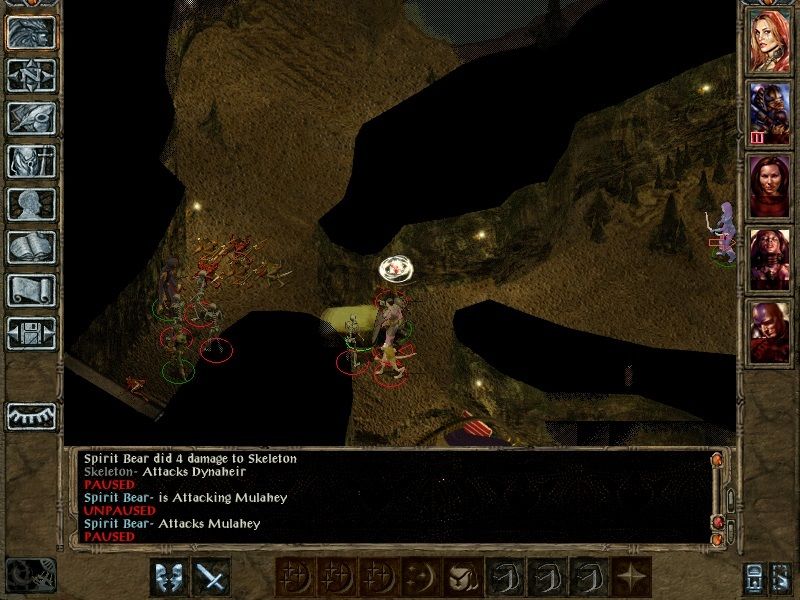Viewport: 800px width, 600px height.
Task: Activate the guard shield action button
Action: tap(168, 576)
